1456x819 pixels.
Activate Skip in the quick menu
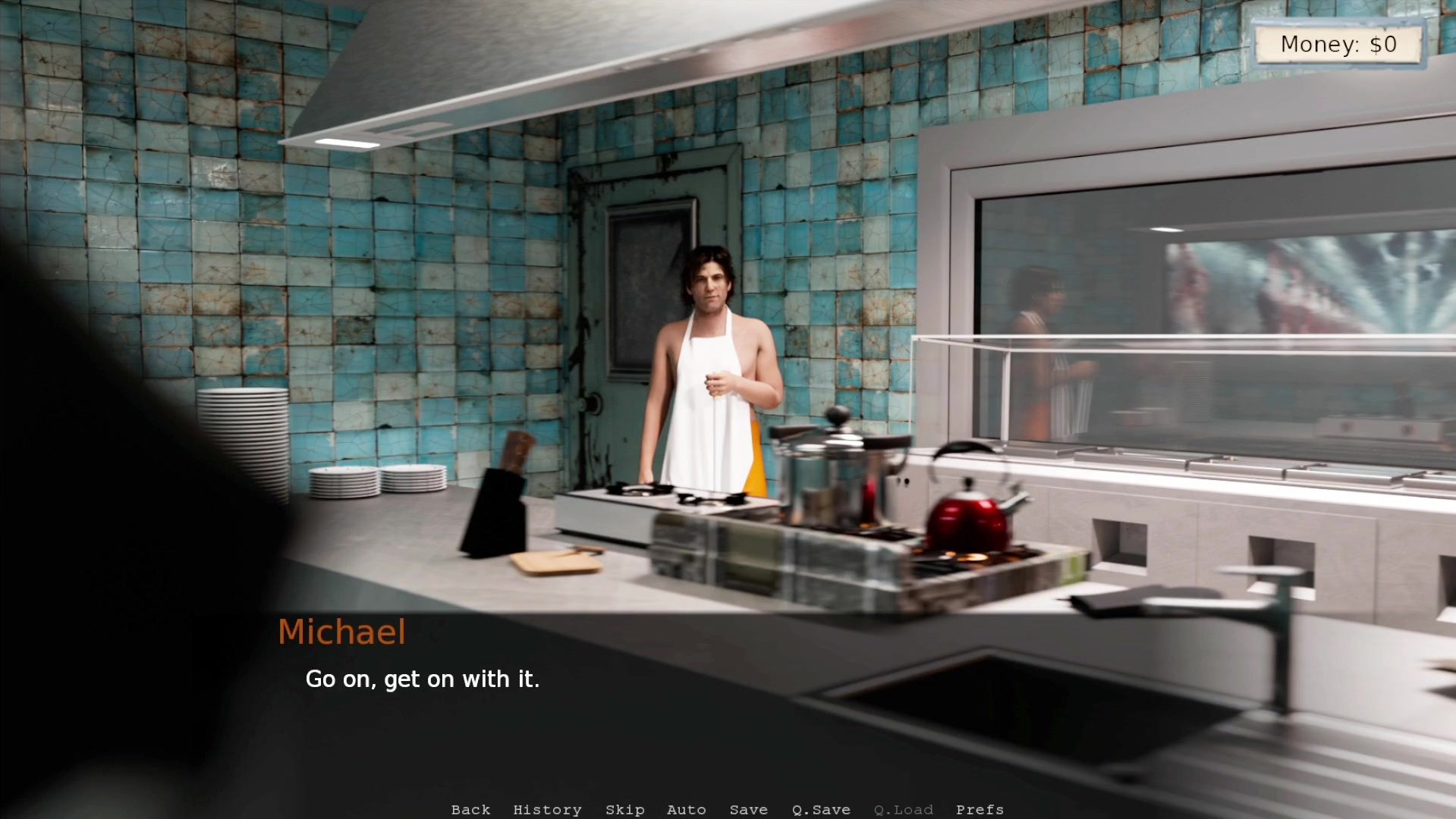coord(624,810)
